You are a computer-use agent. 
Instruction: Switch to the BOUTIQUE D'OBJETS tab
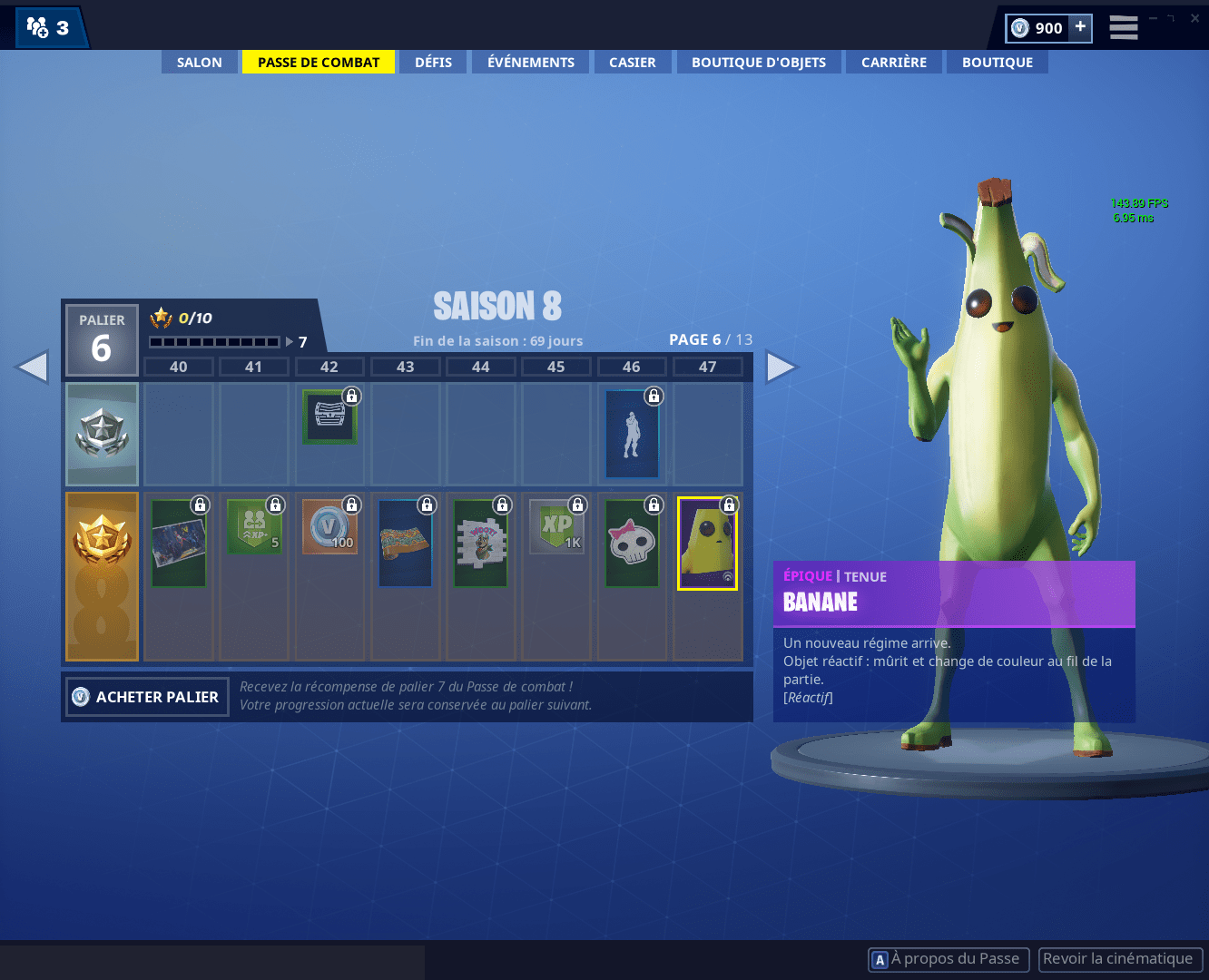click(x=759, y=62)
